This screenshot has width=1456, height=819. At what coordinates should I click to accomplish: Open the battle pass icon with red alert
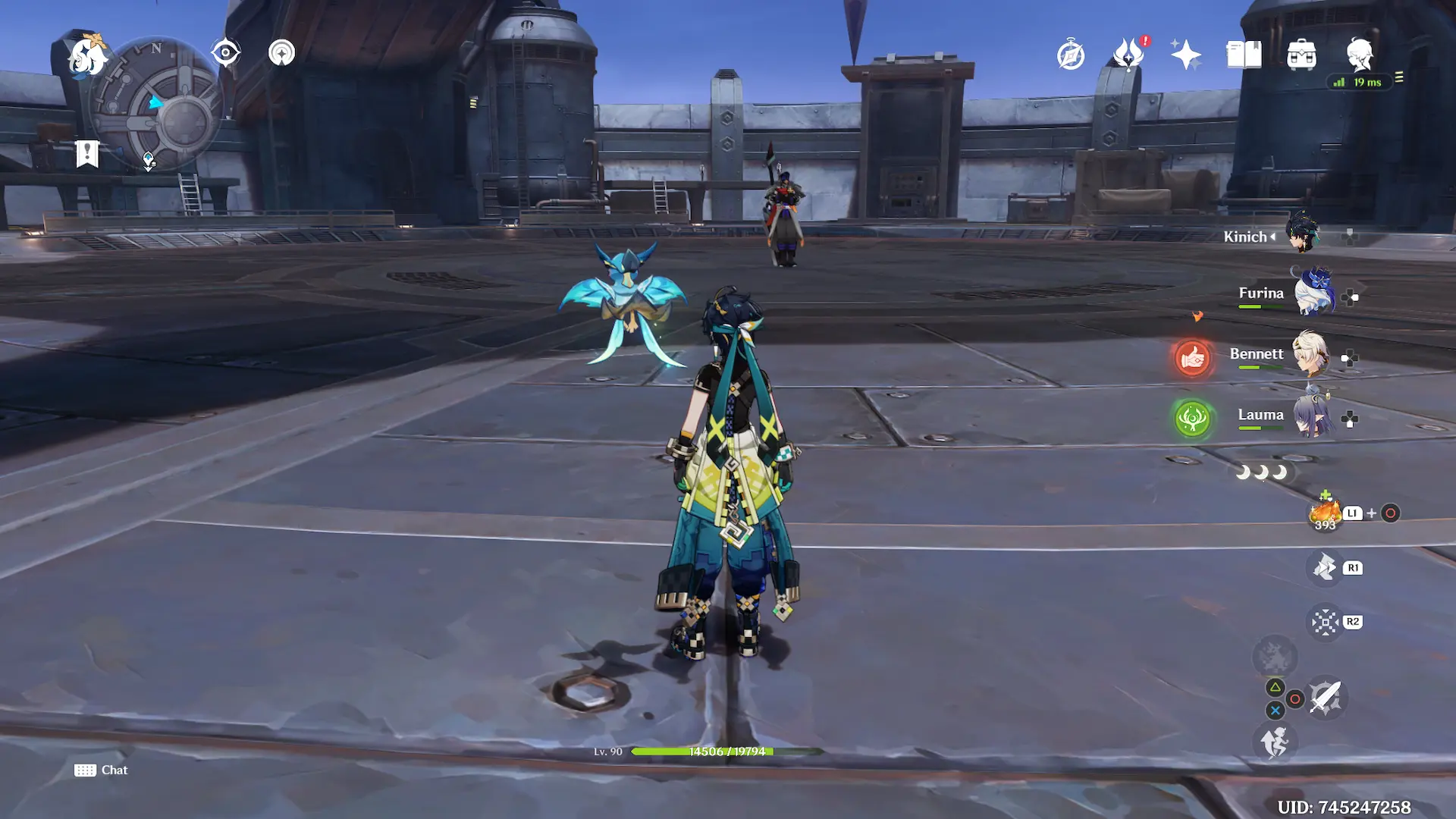click(x=1128, y=55)
